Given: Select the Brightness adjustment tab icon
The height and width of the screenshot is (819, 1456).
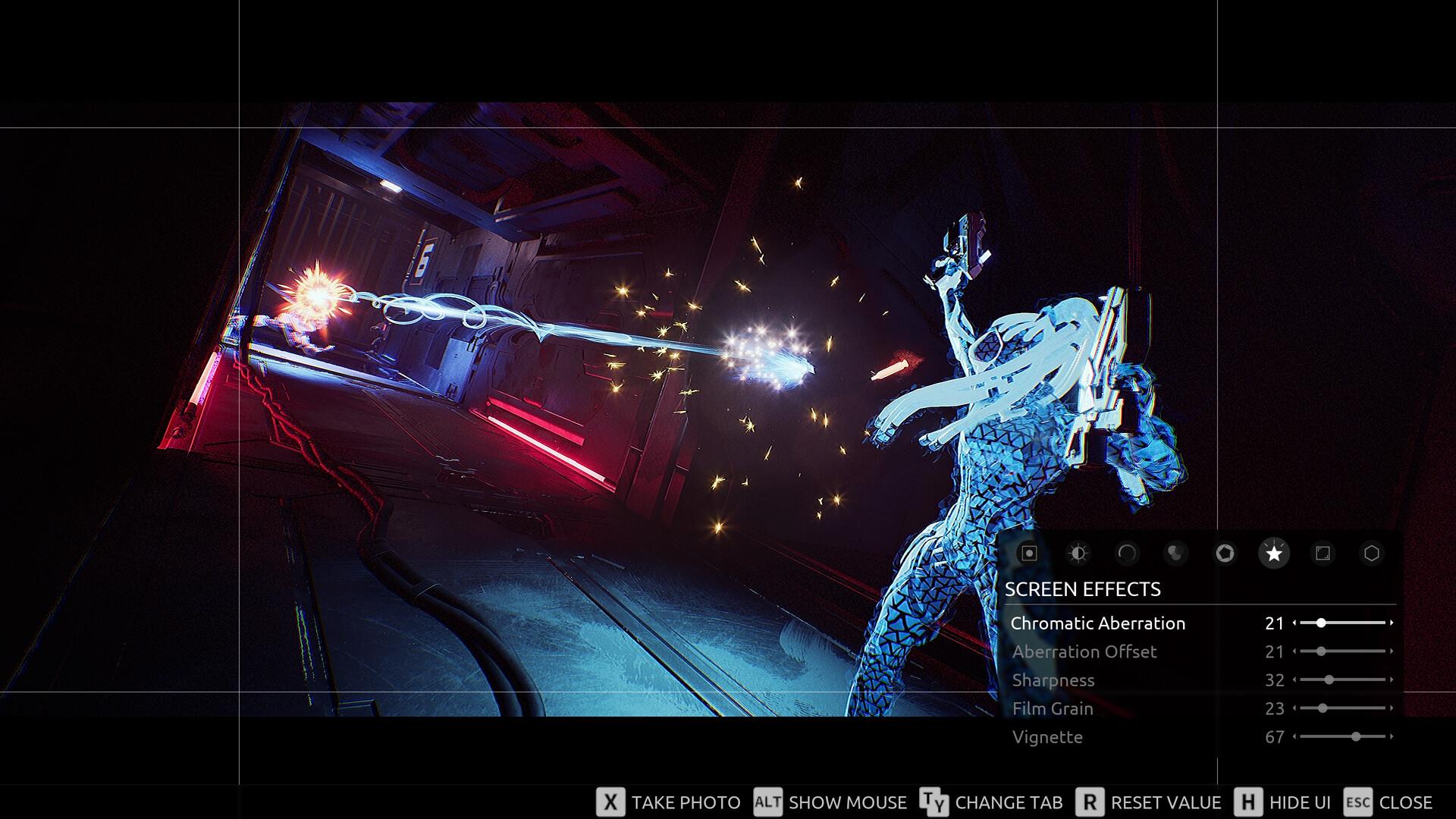Looking at the screenshot, I should pyautogui.click(x=1078, y=554).
